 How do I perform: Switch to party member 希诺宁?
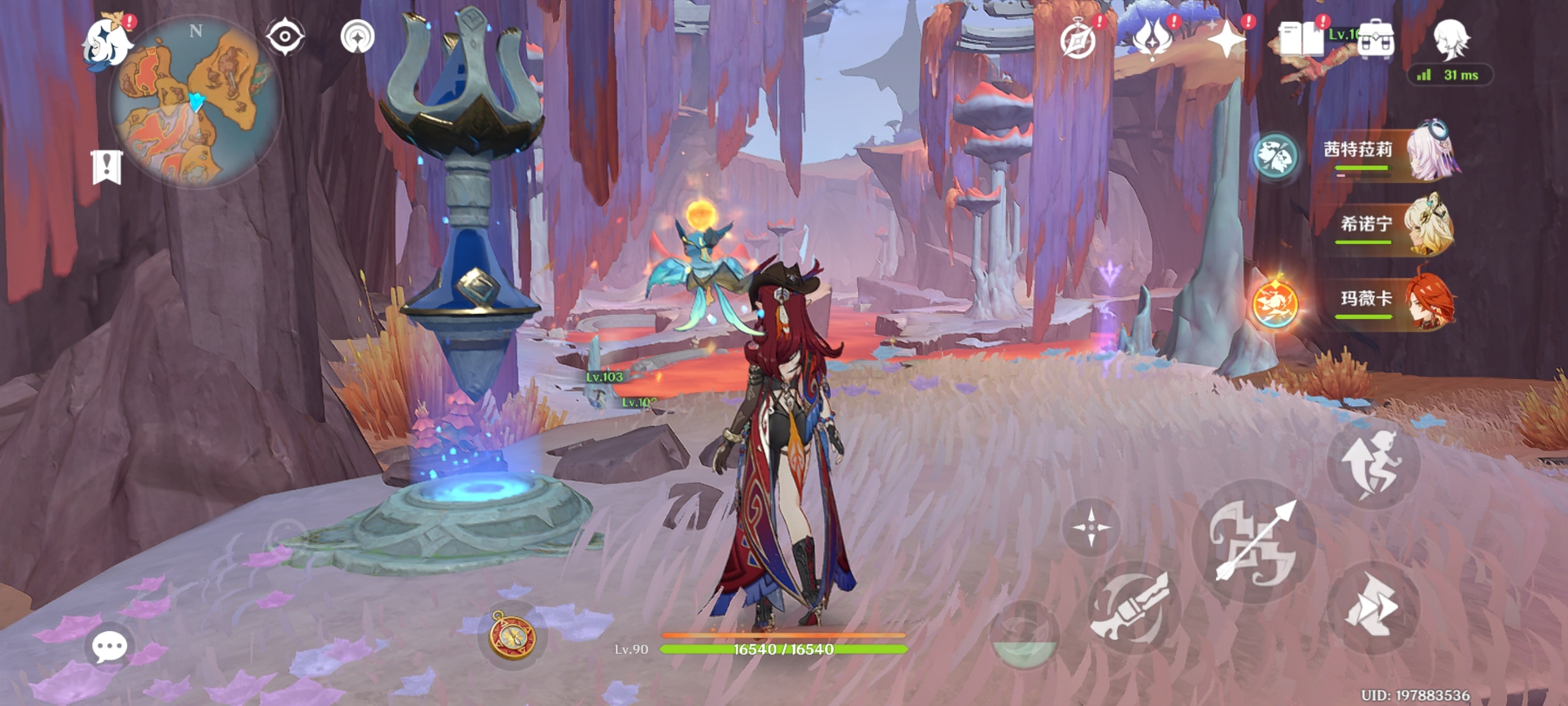click(x=1394, y=226)
